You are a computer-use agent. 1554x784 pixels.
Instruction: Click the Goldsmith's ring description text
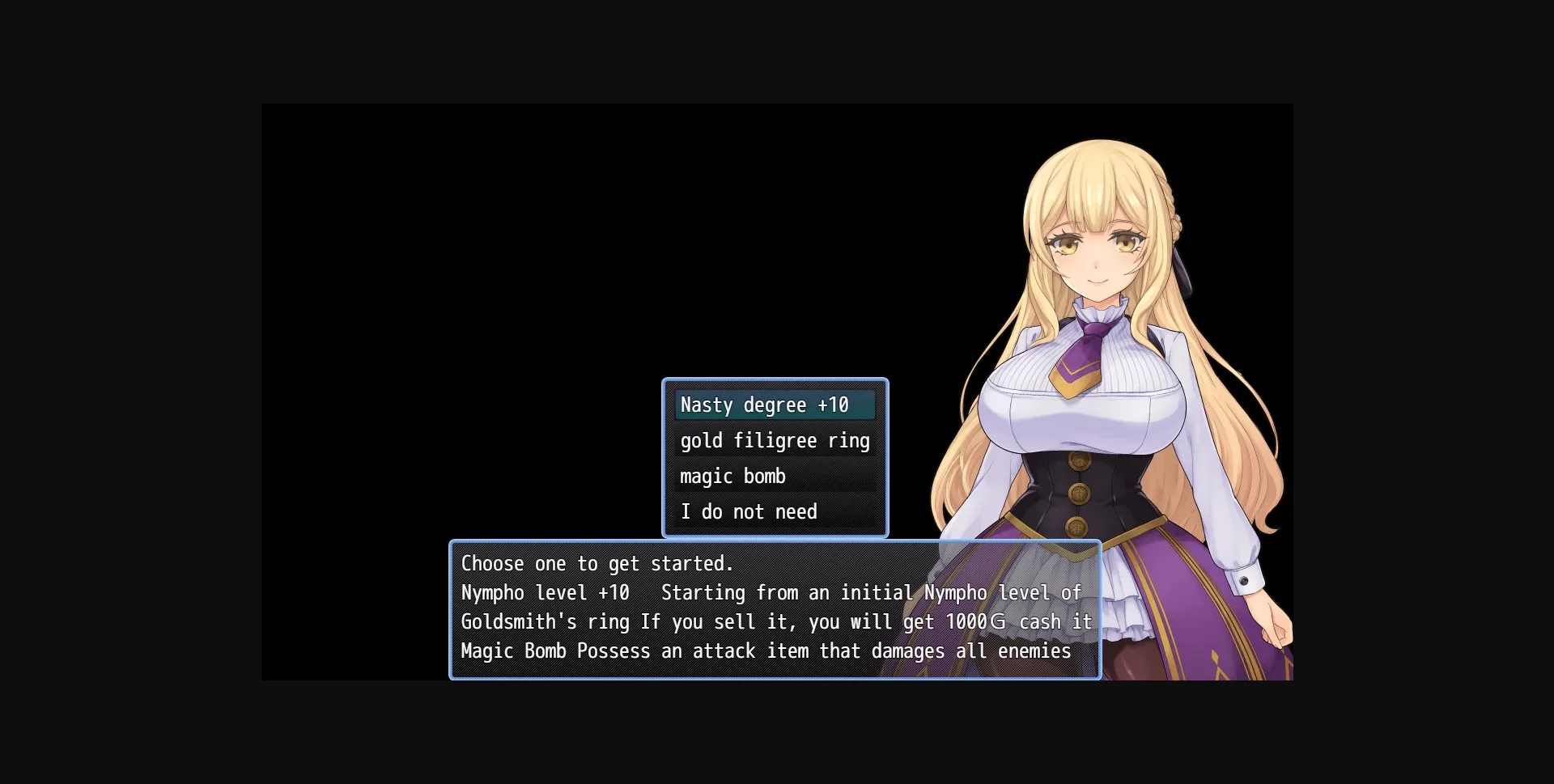point(544,621)
